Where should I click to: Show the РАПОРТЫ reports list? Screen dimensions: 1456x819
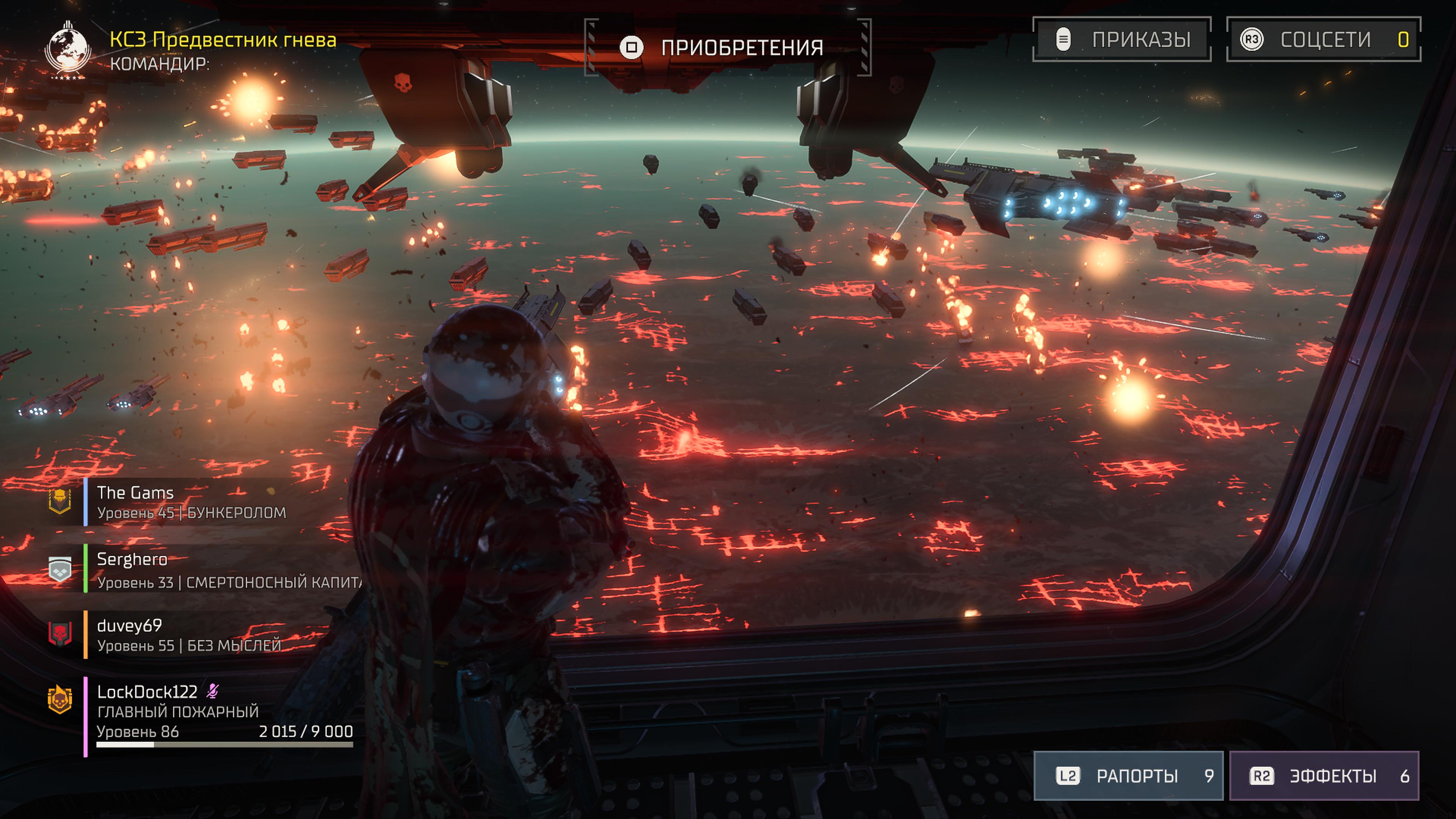coord(1128,775)
